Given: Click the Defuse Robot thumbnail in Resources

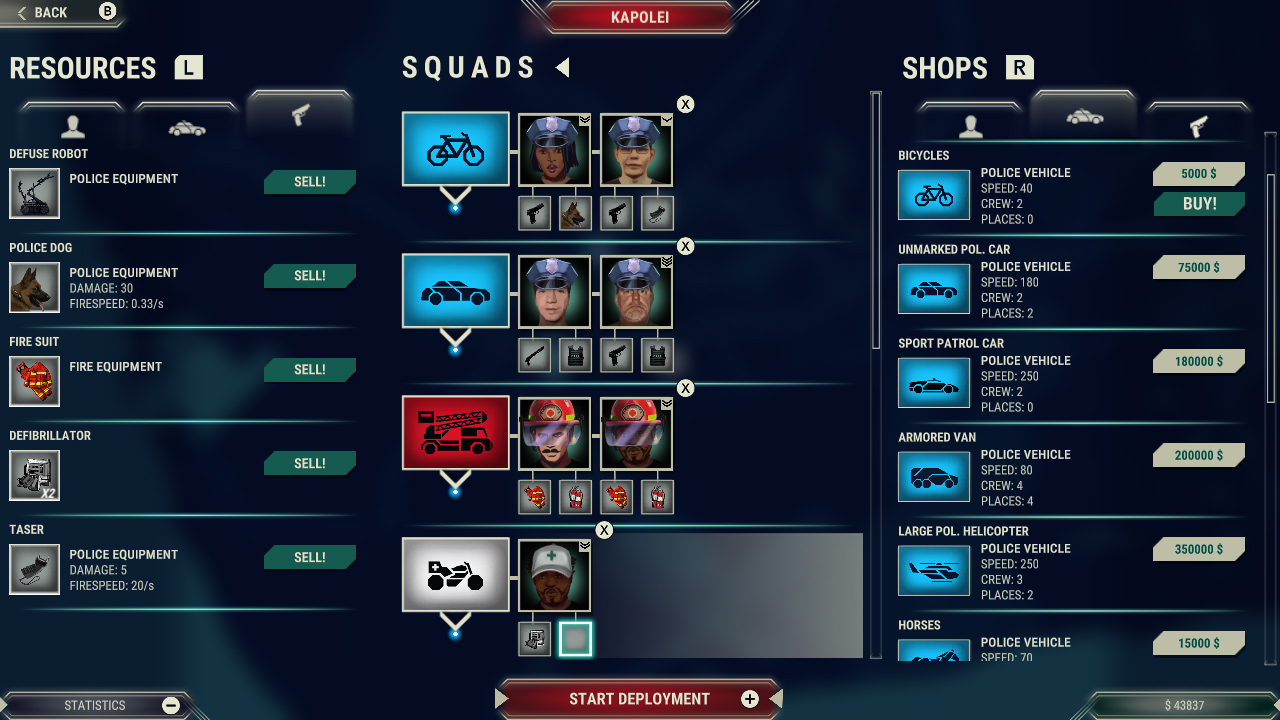Looking at the screenshot, I should [35, 192].
